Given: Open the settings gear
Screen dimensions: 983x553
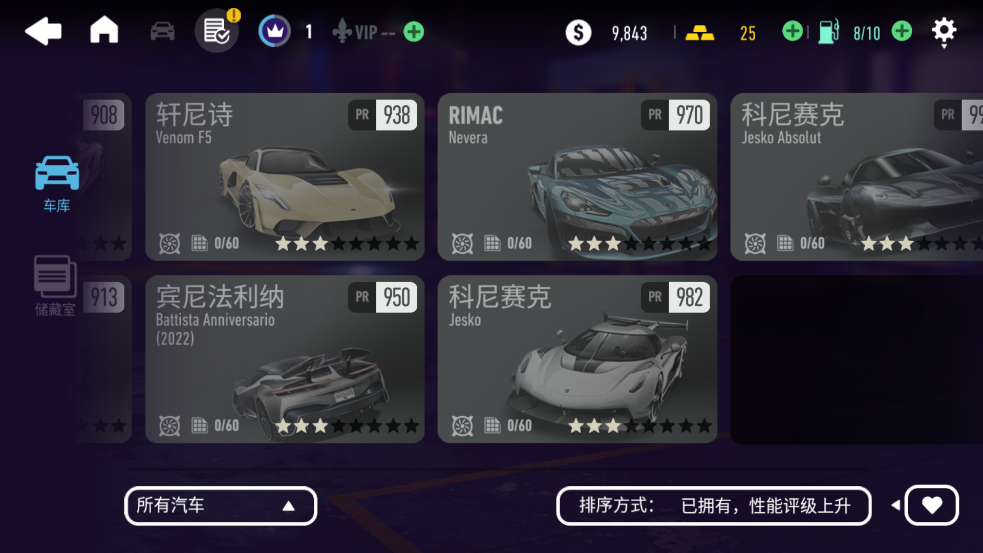Looking at the screenshot, I should tap(944, 31).
